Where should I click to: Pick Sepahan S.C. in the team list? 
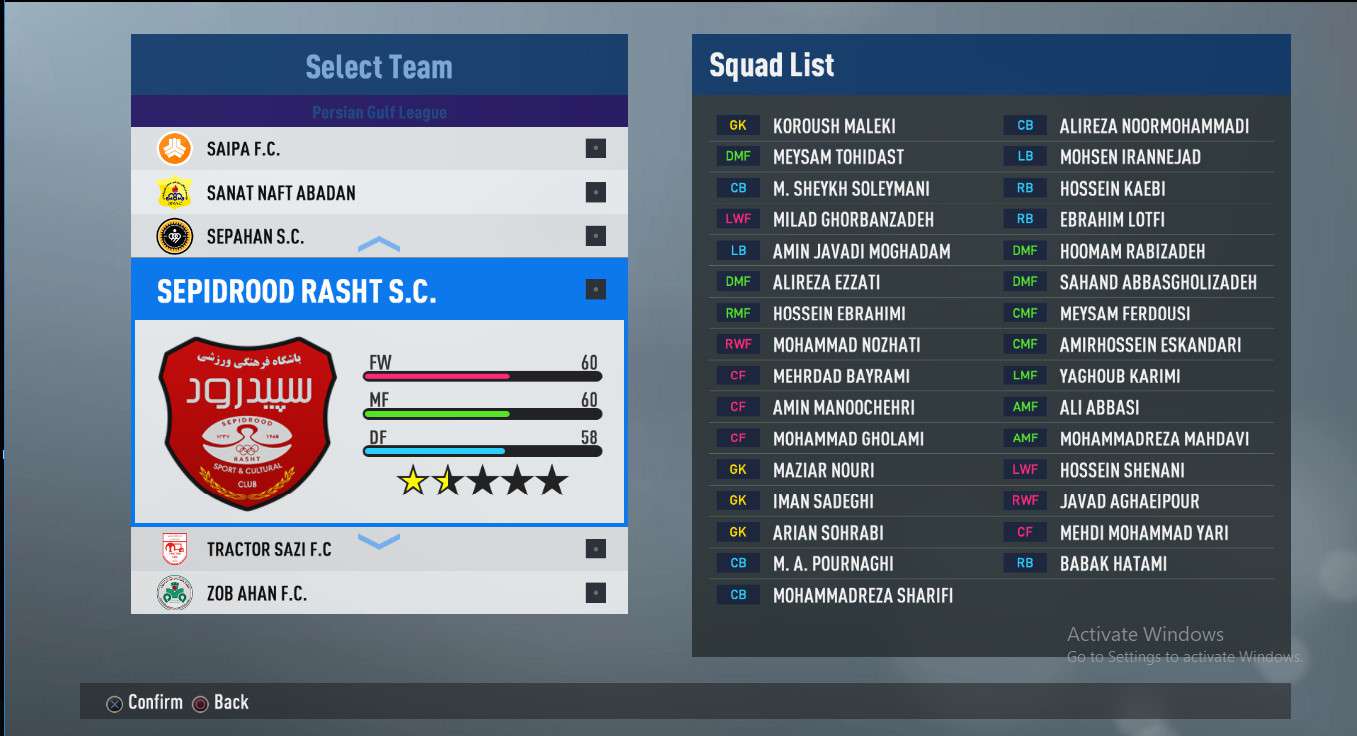click(378, 237)
